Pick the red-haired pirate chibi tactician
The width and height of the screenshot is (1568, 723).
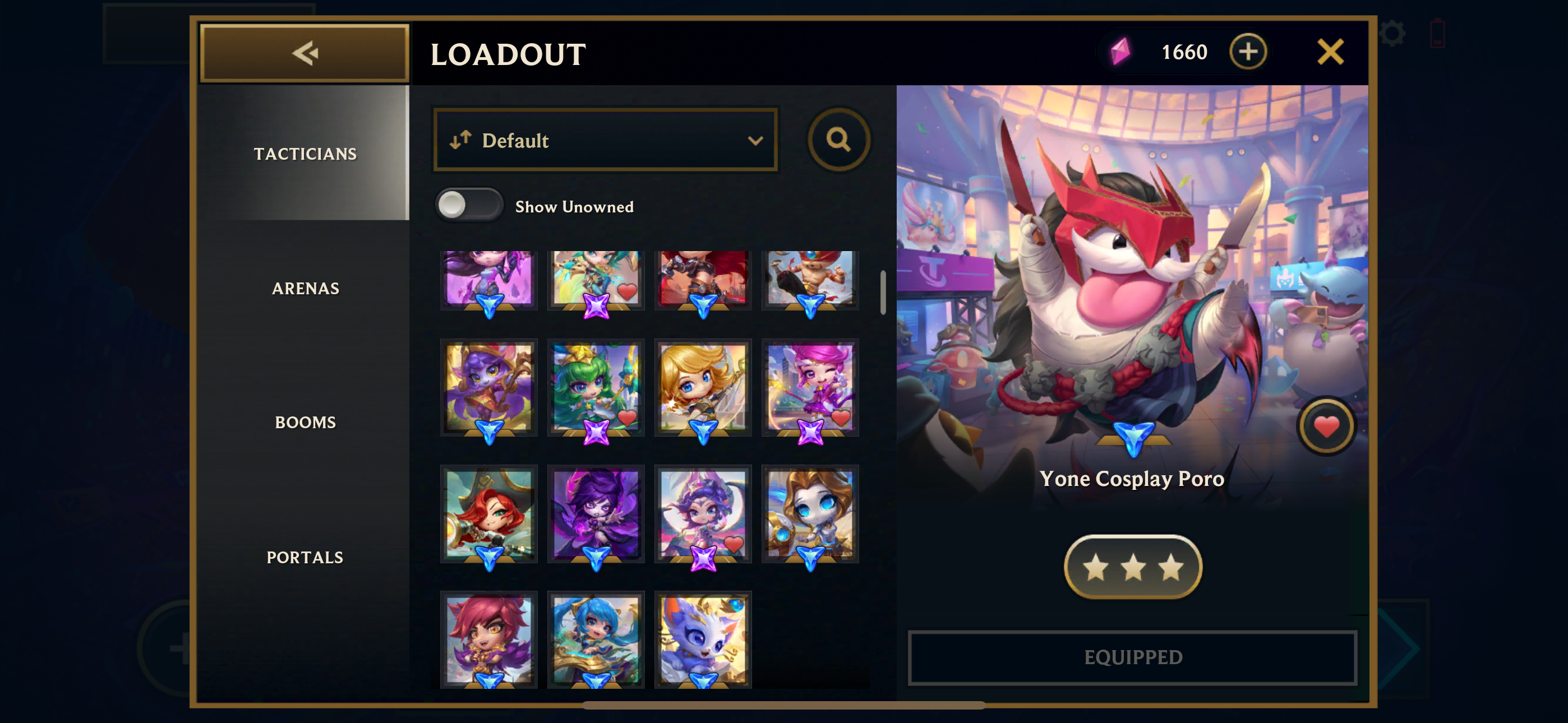(489, 513)
